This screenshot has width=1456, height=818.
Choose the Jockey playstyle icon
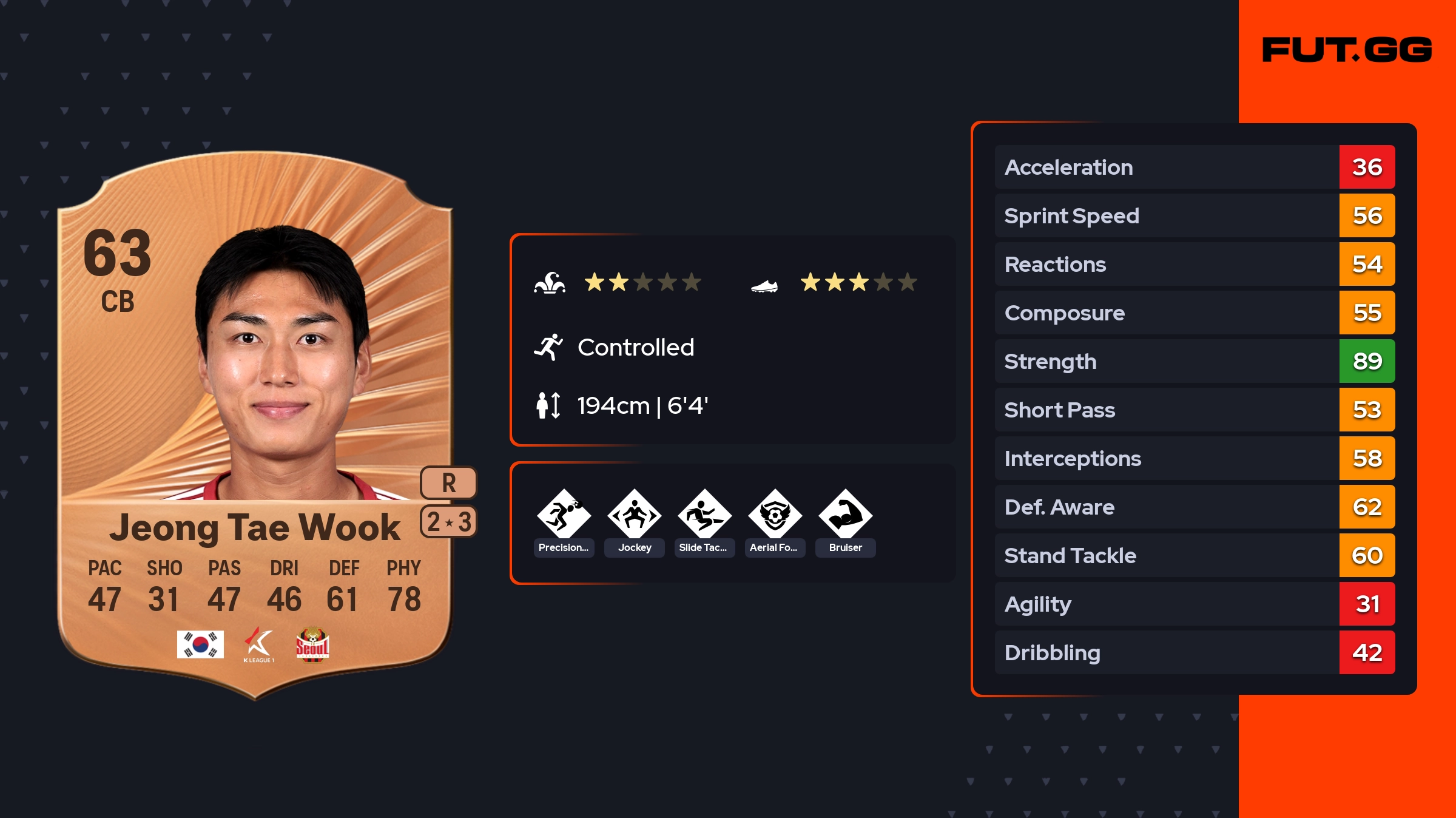634,516
